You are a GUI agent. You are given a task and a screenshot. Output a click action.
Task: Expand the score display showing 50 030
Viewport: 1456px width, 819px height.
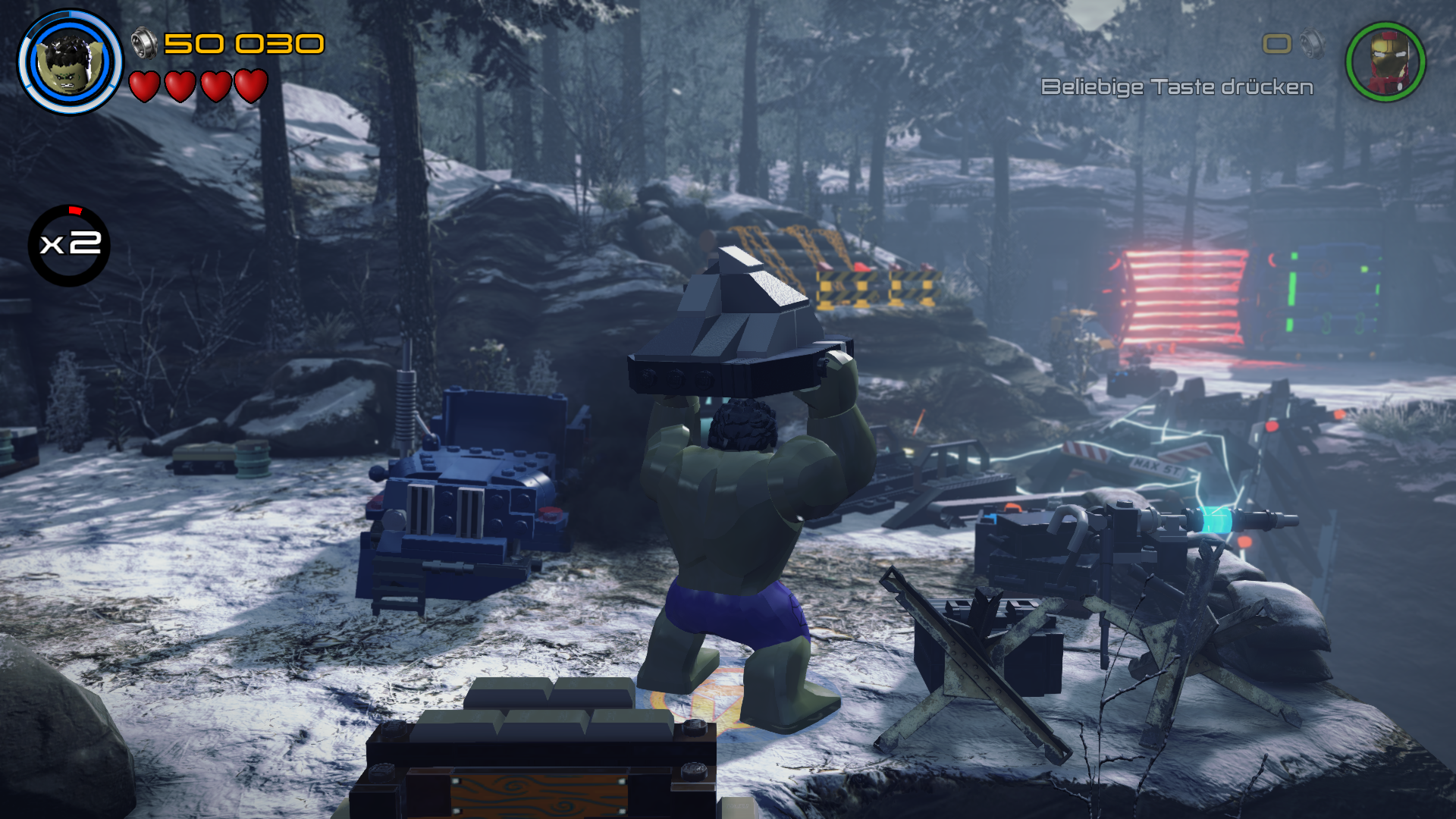(x=243, y=44)
